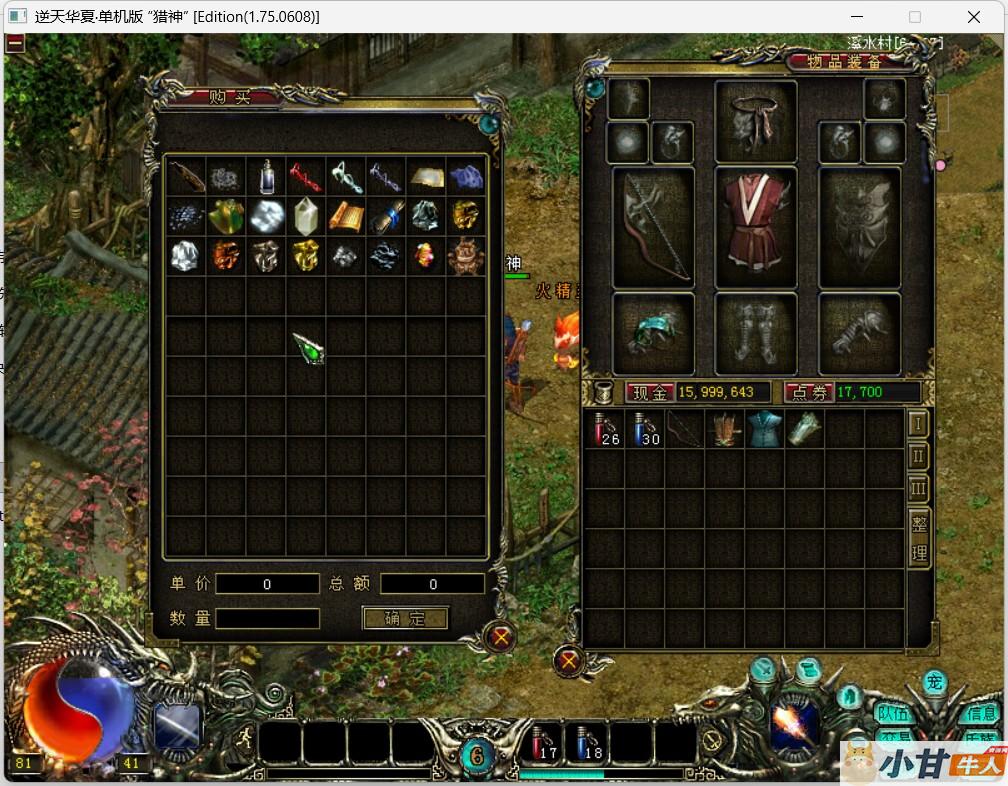Screen dimensions: 1008x786
Task: Select the glass bottle in shop
Action: (x=266, y=177)
